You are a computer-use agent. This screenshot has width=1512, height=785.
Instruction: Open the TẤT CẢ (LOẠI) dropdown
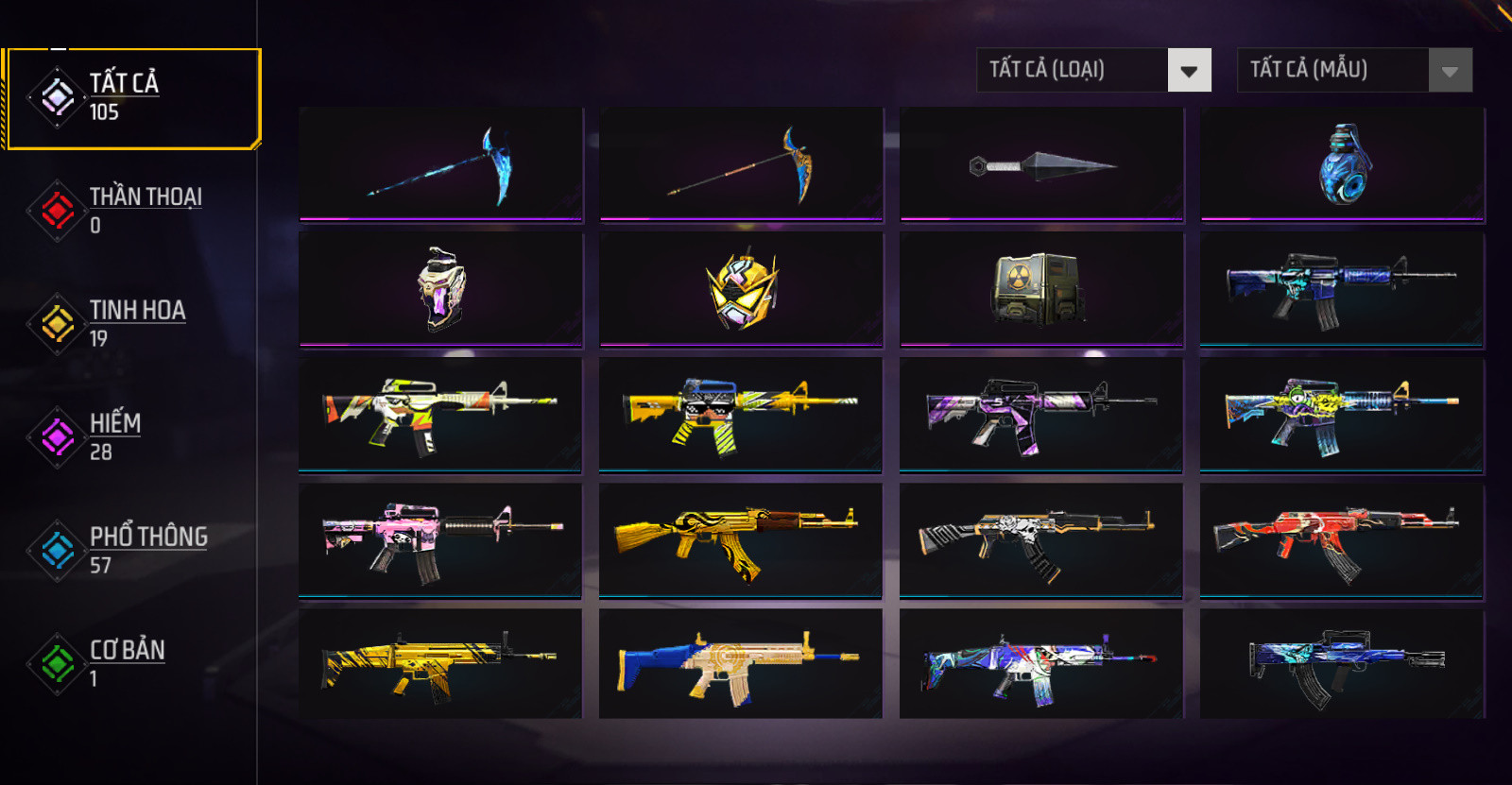(1093, 70)
